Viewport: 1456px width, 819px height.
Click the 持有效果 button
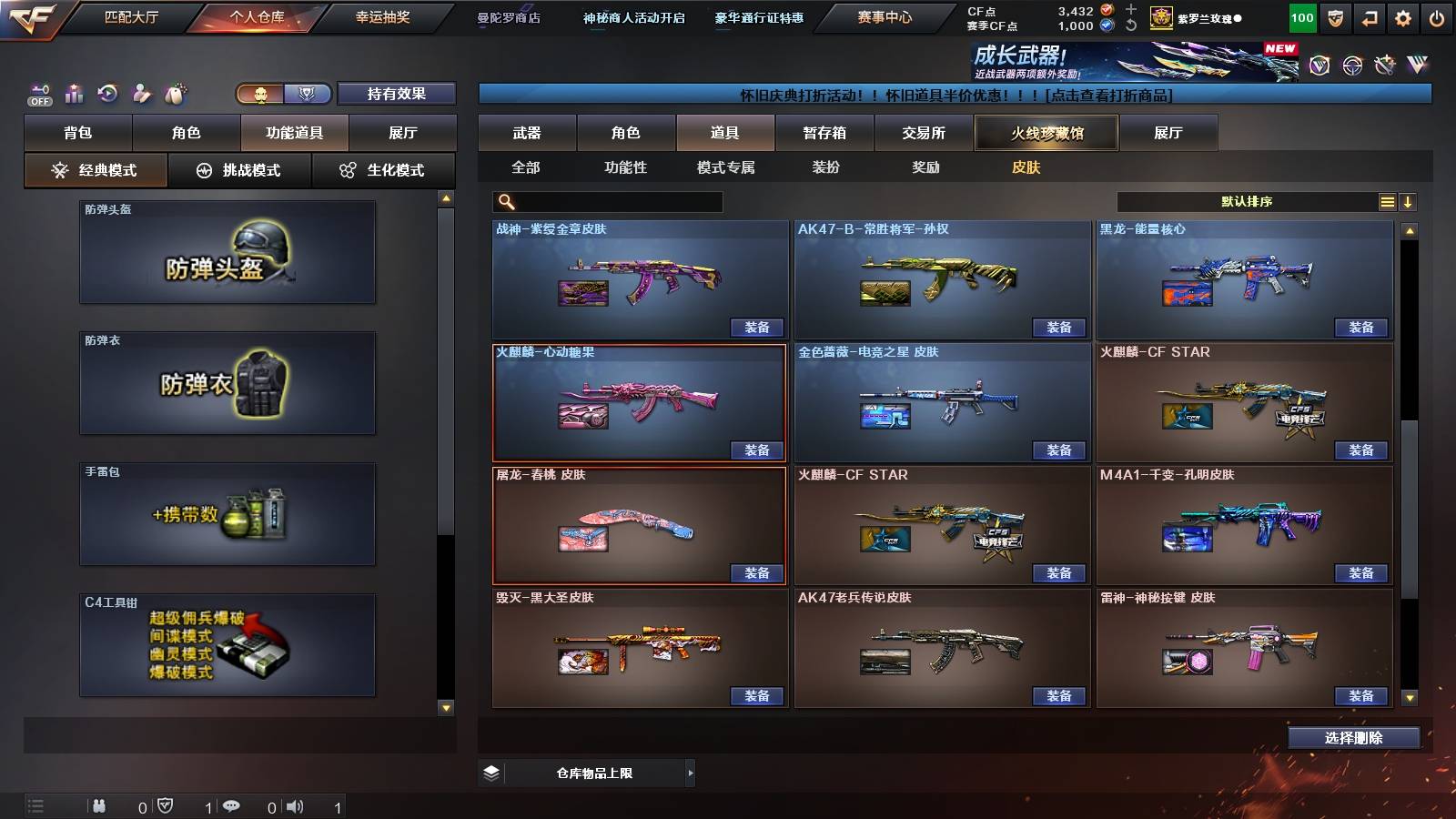point(397,94)
